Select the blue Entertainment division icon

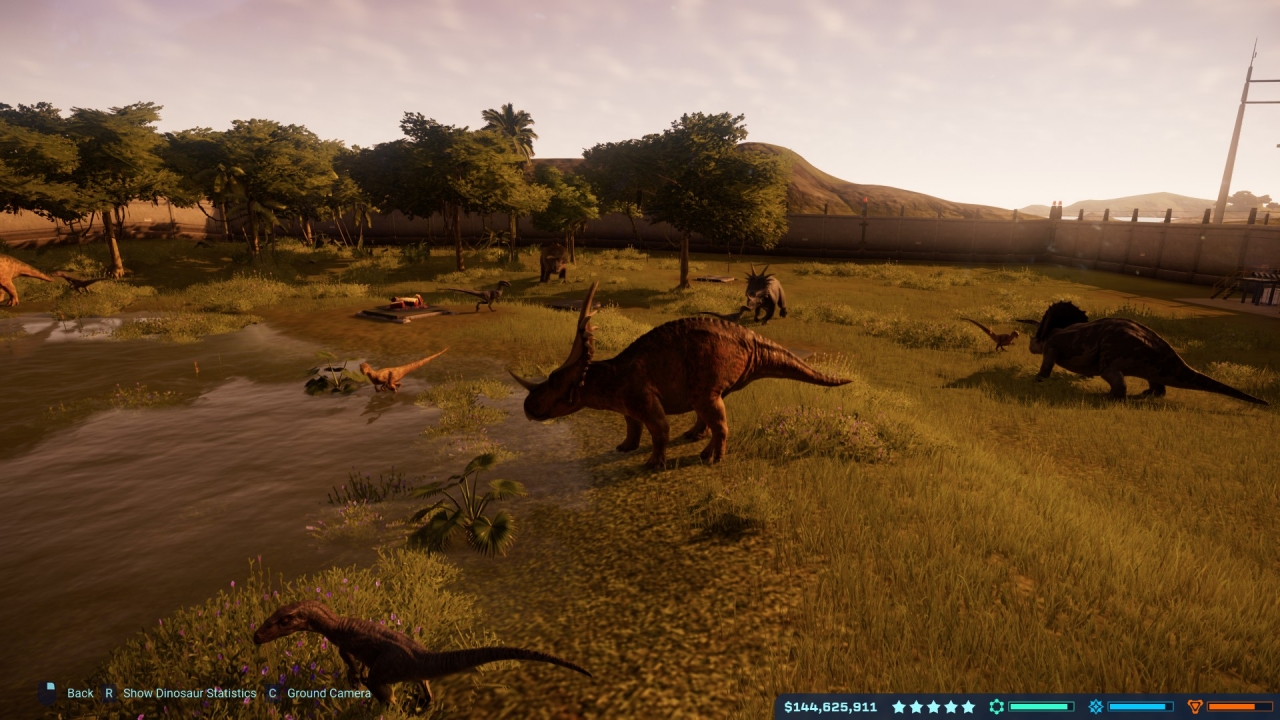(x=1095, y=707)
